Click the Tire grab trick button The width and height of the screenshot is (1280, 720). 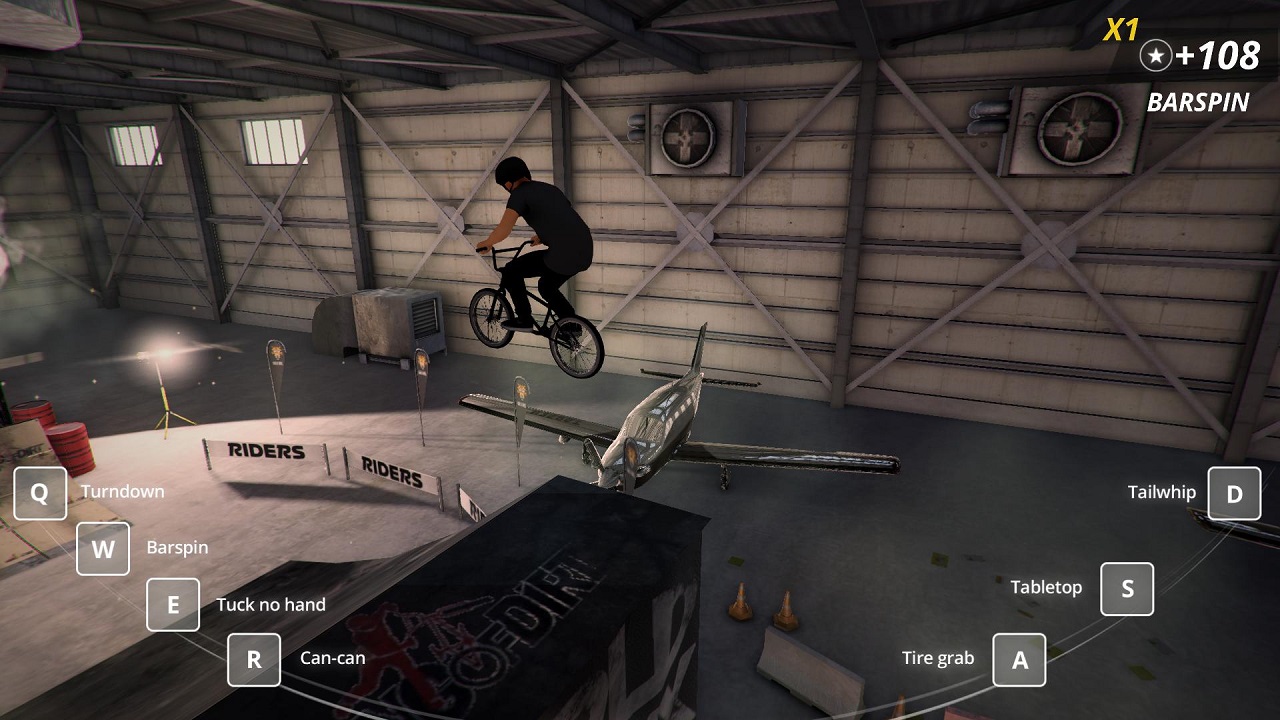(1019, 660)
